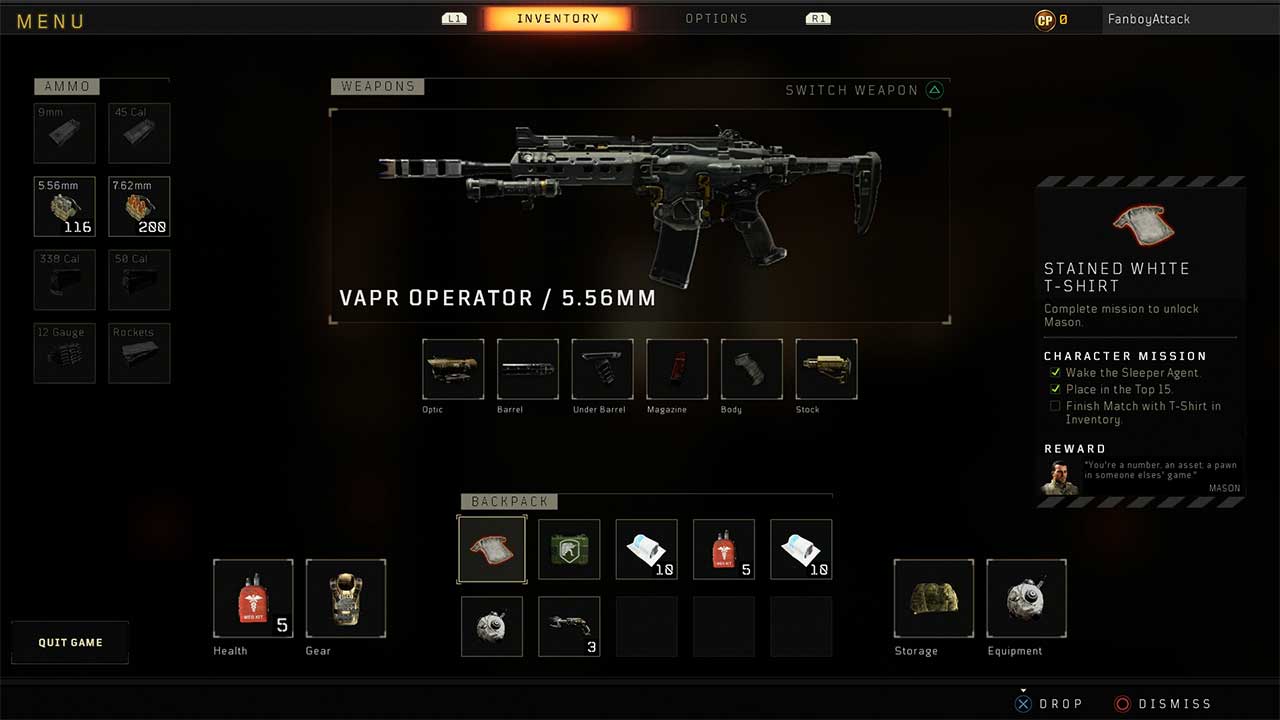Image resolution: width=1280 pixels, height=720 pixels.
Task: Select the Magazine attachment slot
Action: click(676, 370)
